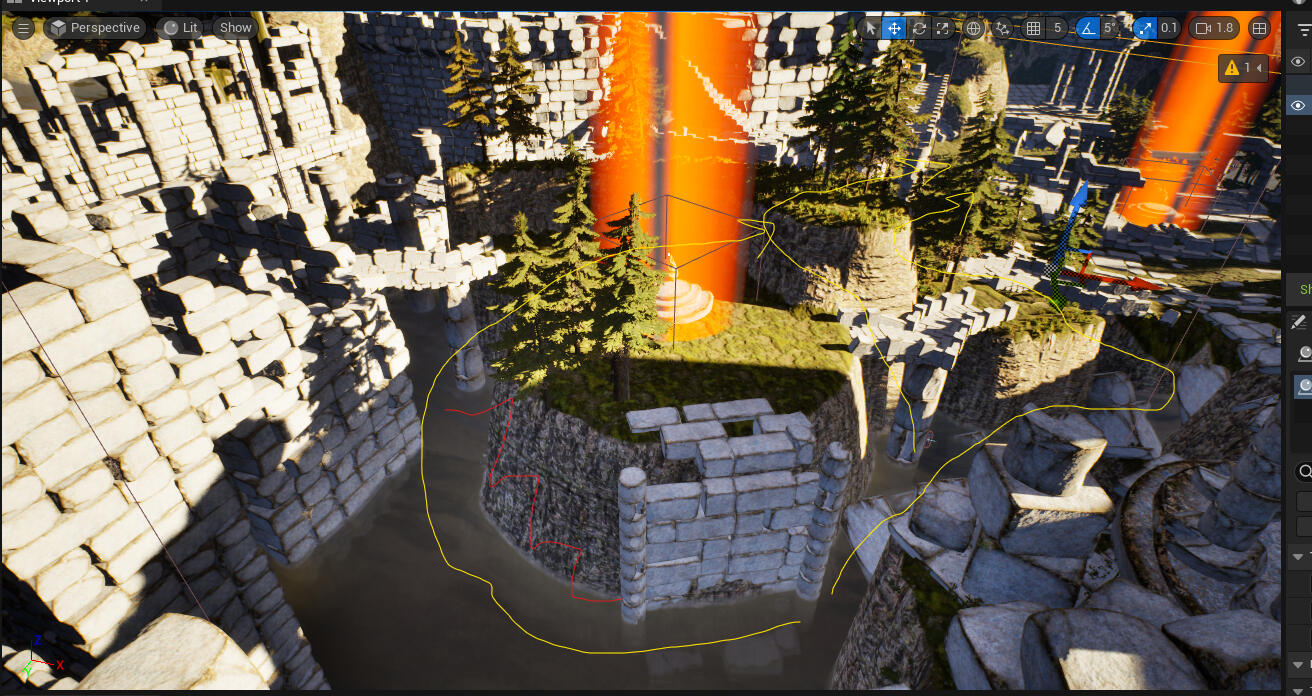Choose the translate move gizmo tool

click(x=894, y=28)
